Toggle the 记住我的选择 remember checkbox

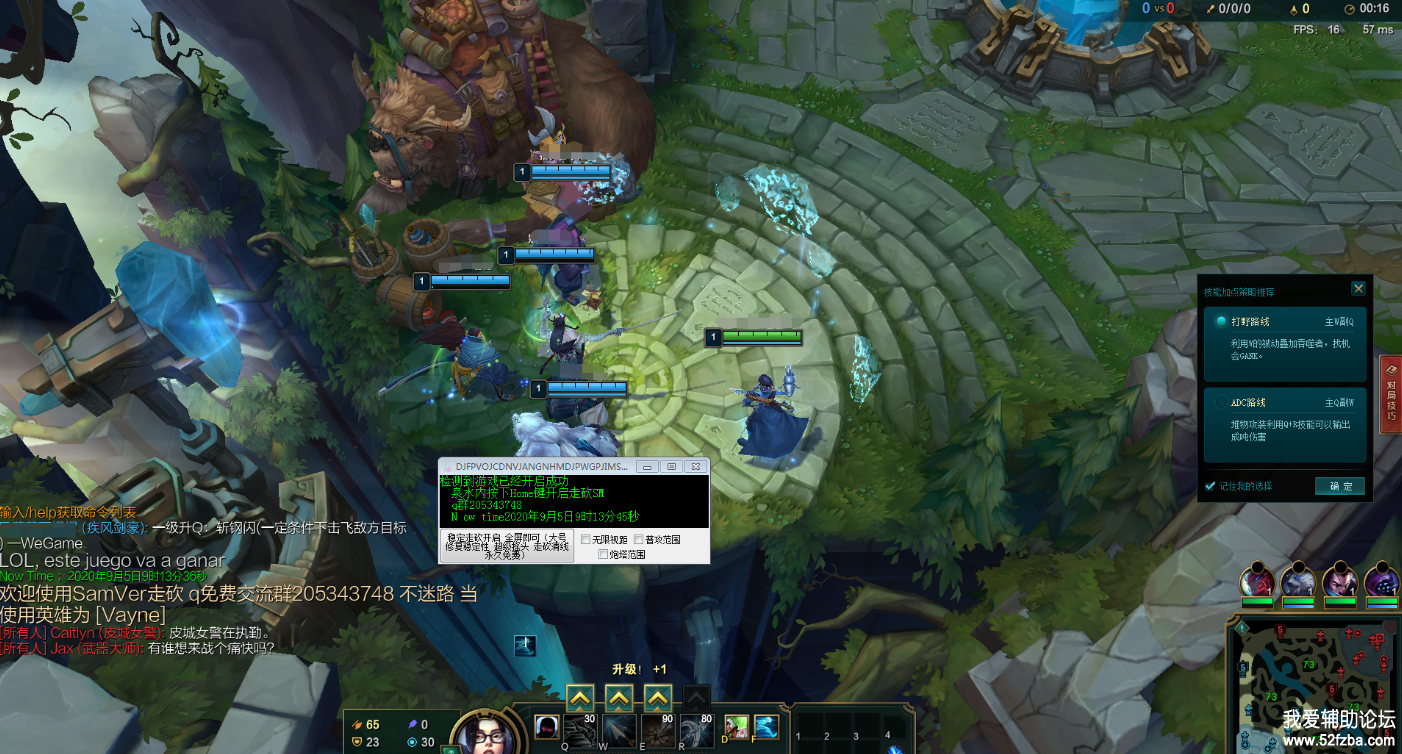tap(1211, 486)
